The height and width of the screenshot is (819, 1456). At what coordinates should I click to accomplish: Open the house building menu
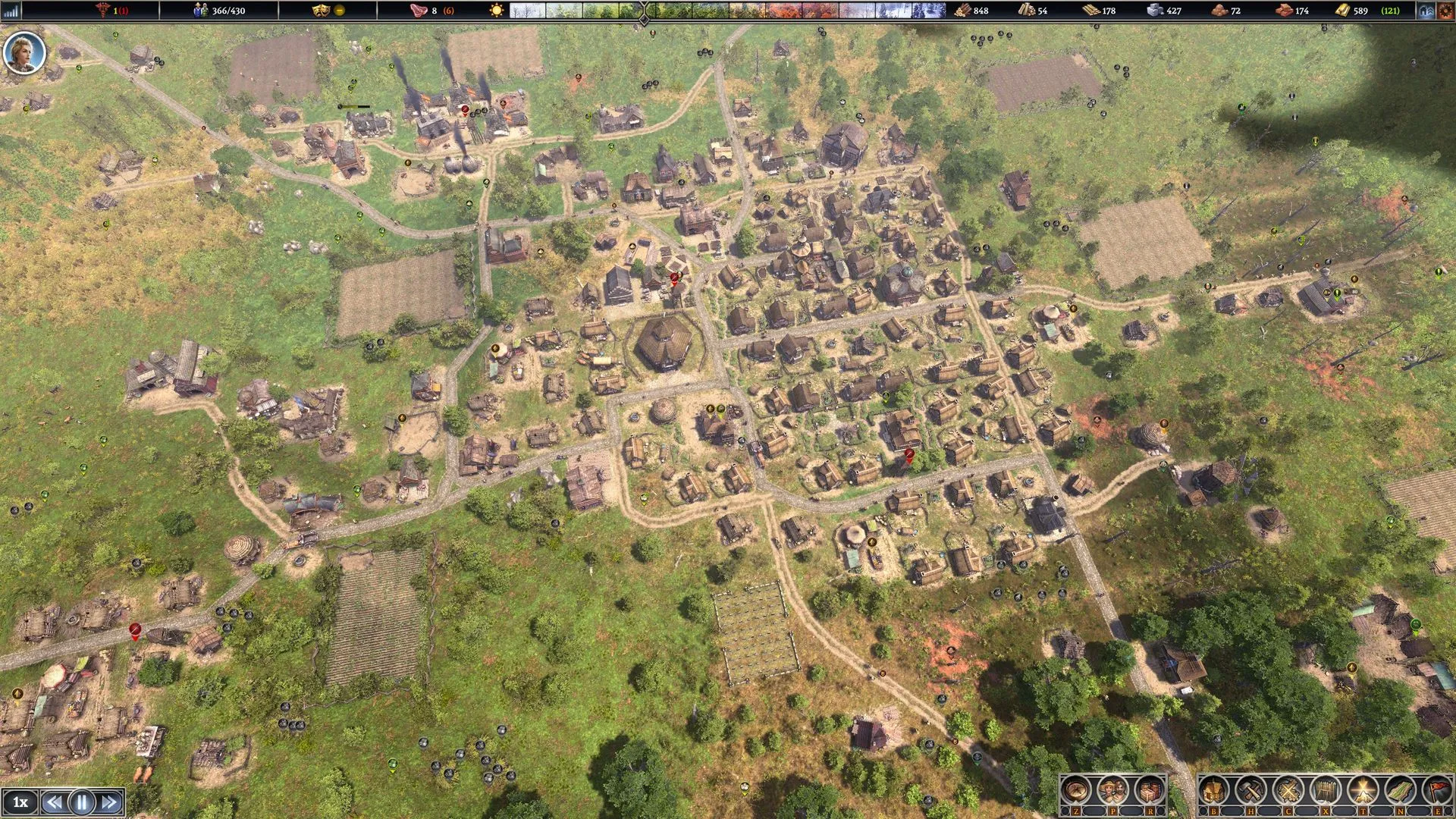pyautogui.click(x=1213, y=790)
